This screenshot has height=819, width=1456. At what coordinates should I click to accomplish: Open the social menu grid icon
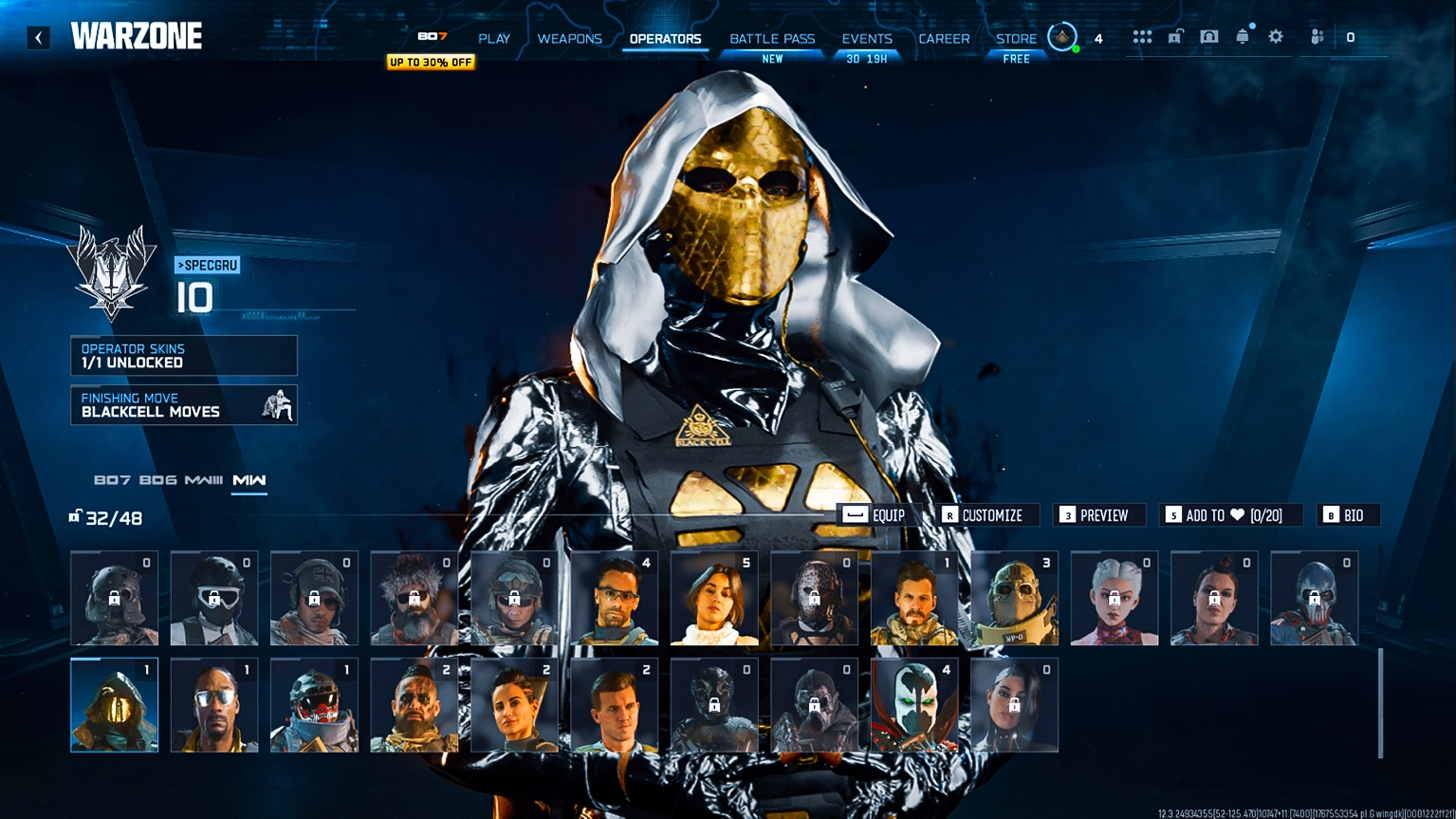coord(1143,36)
